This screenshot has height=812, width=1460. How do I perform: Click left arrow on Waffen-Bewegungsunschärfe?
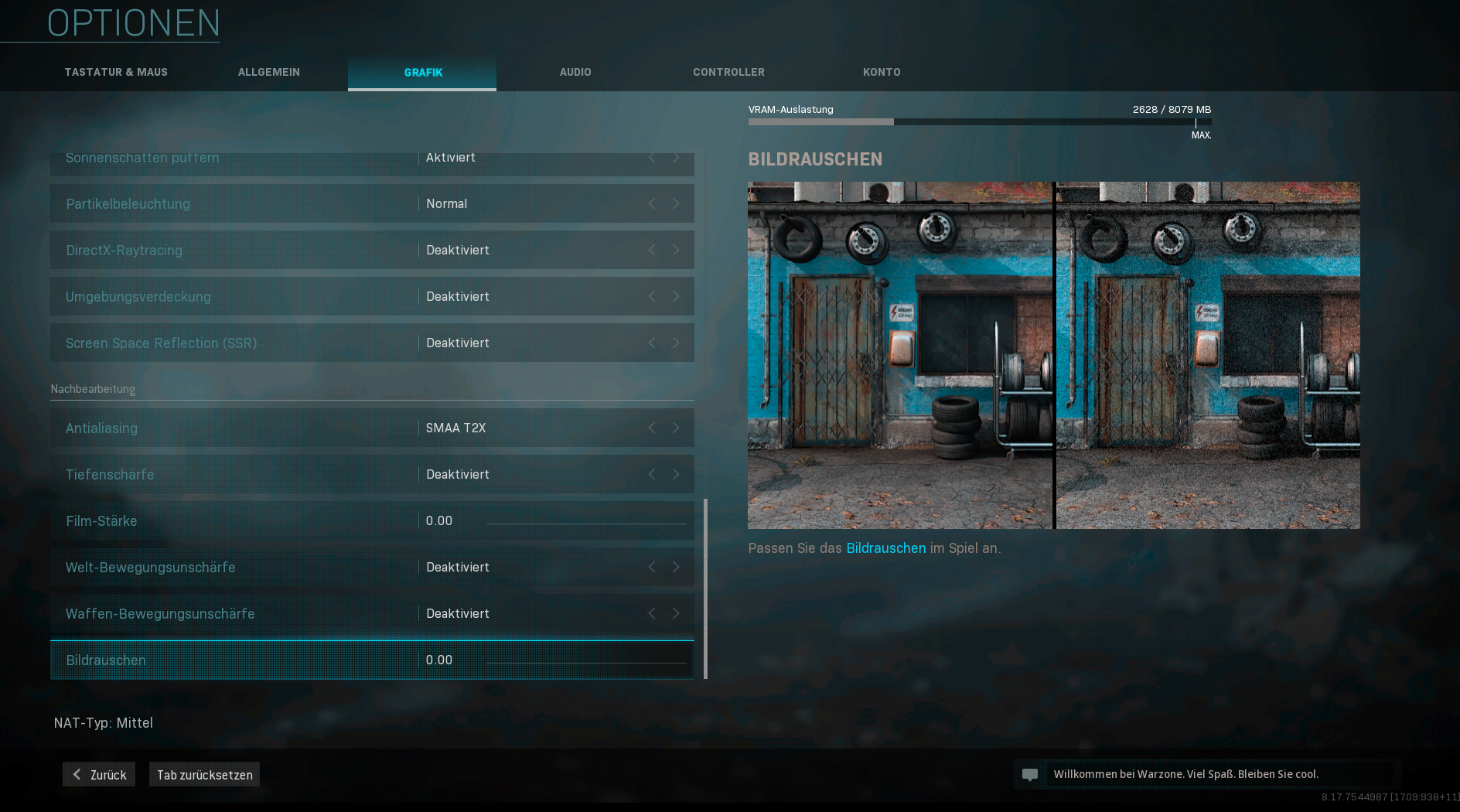pyautogui.click(x=652, y=613)
